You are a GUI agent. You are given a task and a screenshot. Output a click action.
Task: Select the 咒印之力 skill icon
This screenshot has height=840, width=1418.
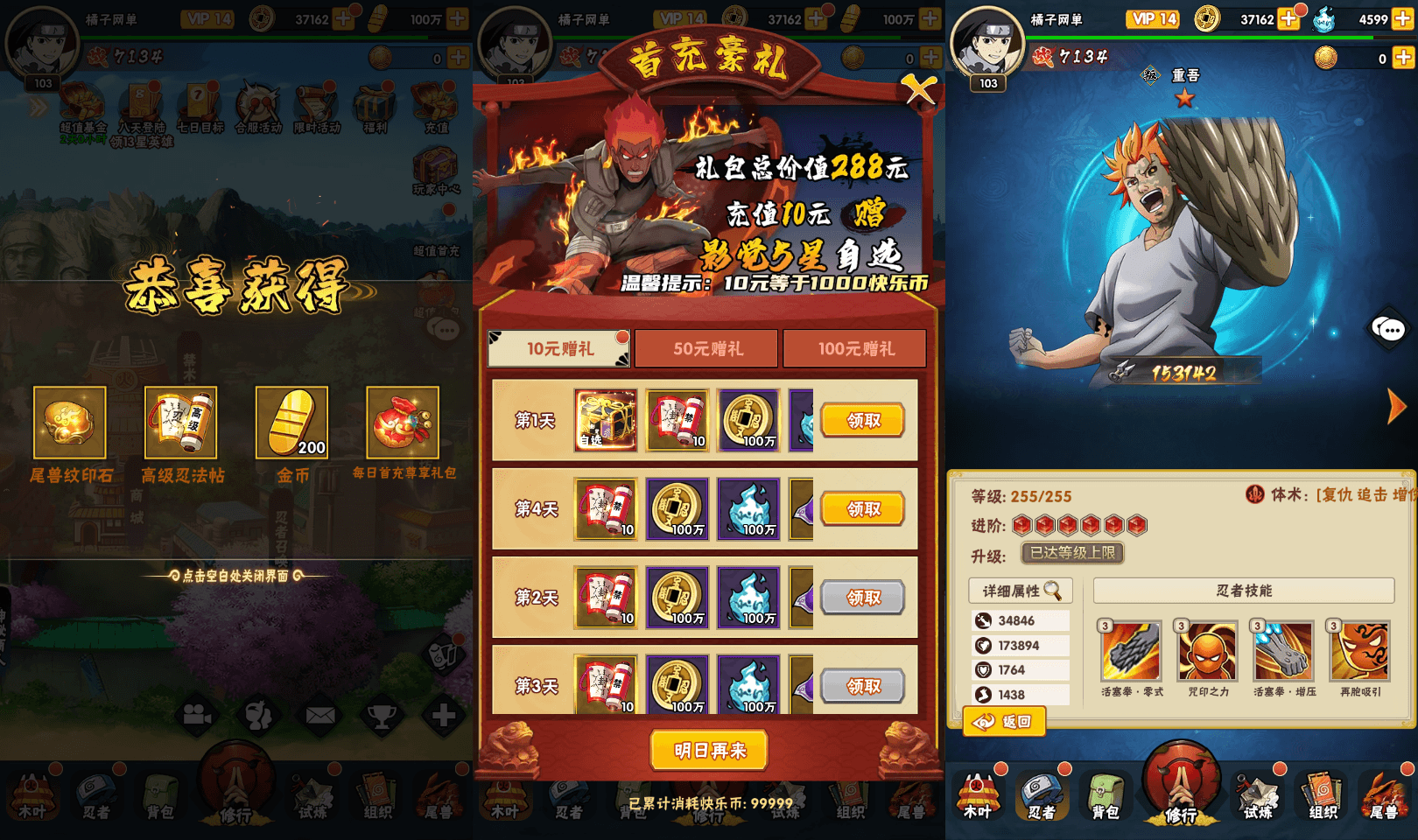[x=1207, y=652]
